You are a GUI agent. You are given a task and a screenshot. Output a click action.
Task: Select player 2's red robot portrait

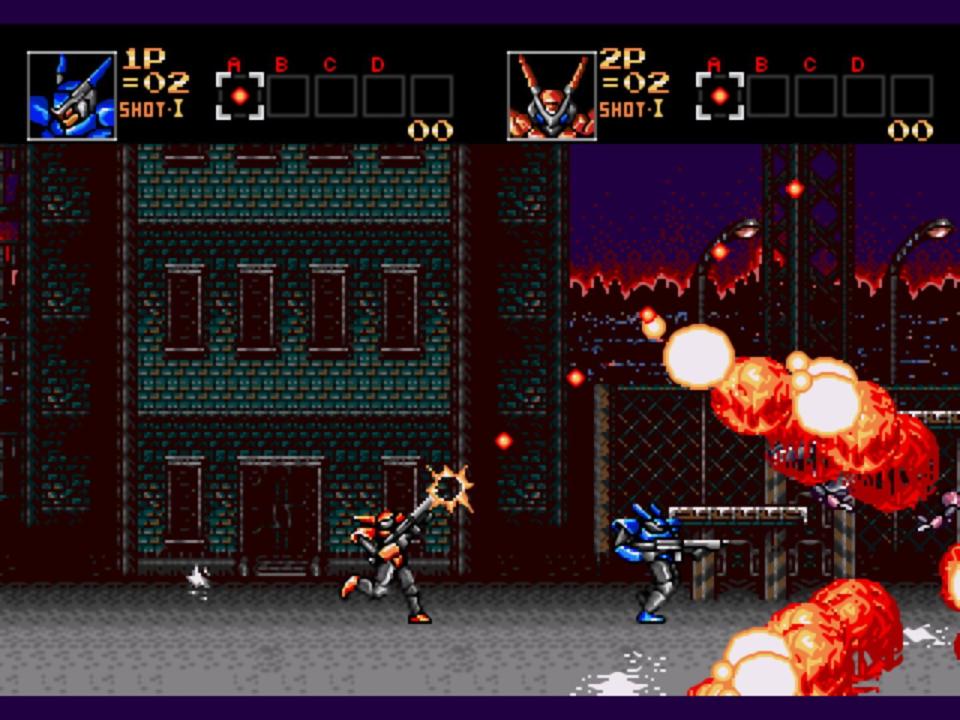551,96
